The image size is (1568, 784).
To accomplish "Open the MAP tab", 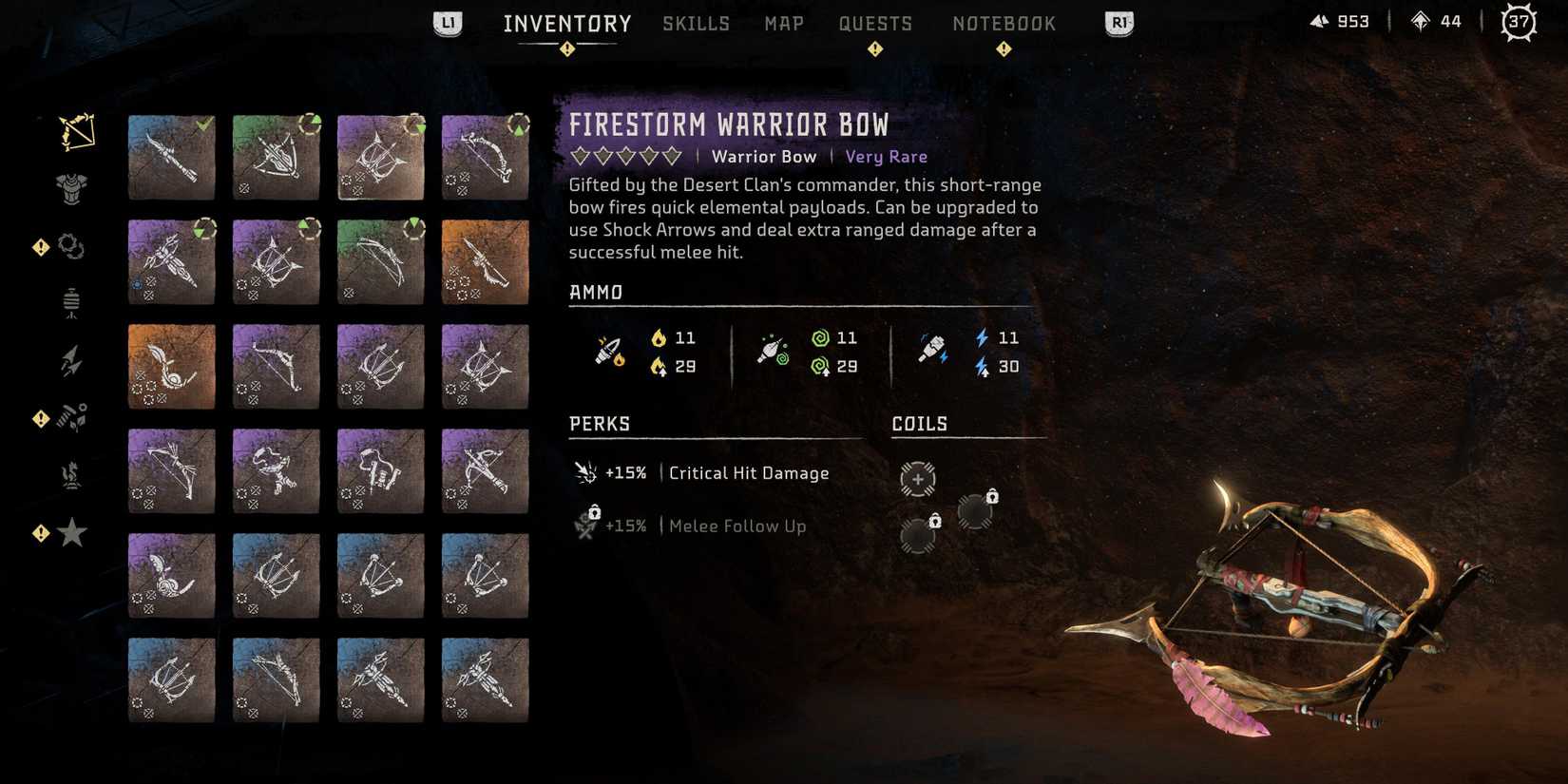I will point(783,23).
